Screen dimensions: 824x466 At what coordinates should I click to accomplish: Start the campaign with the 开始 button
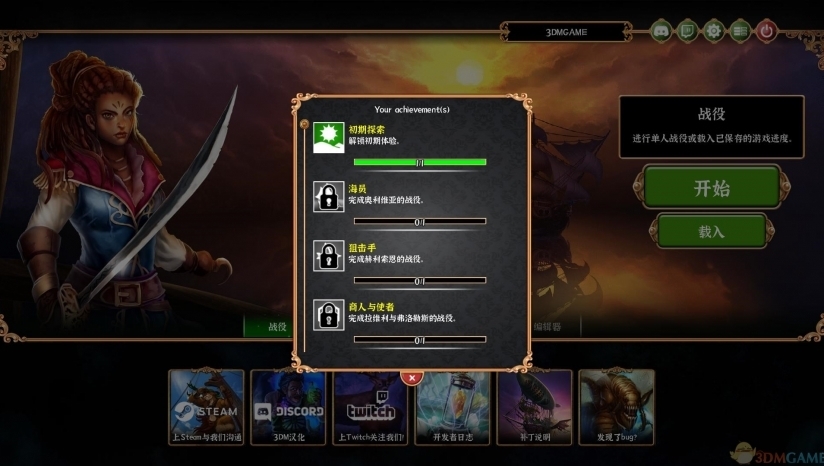click(711, 188)
